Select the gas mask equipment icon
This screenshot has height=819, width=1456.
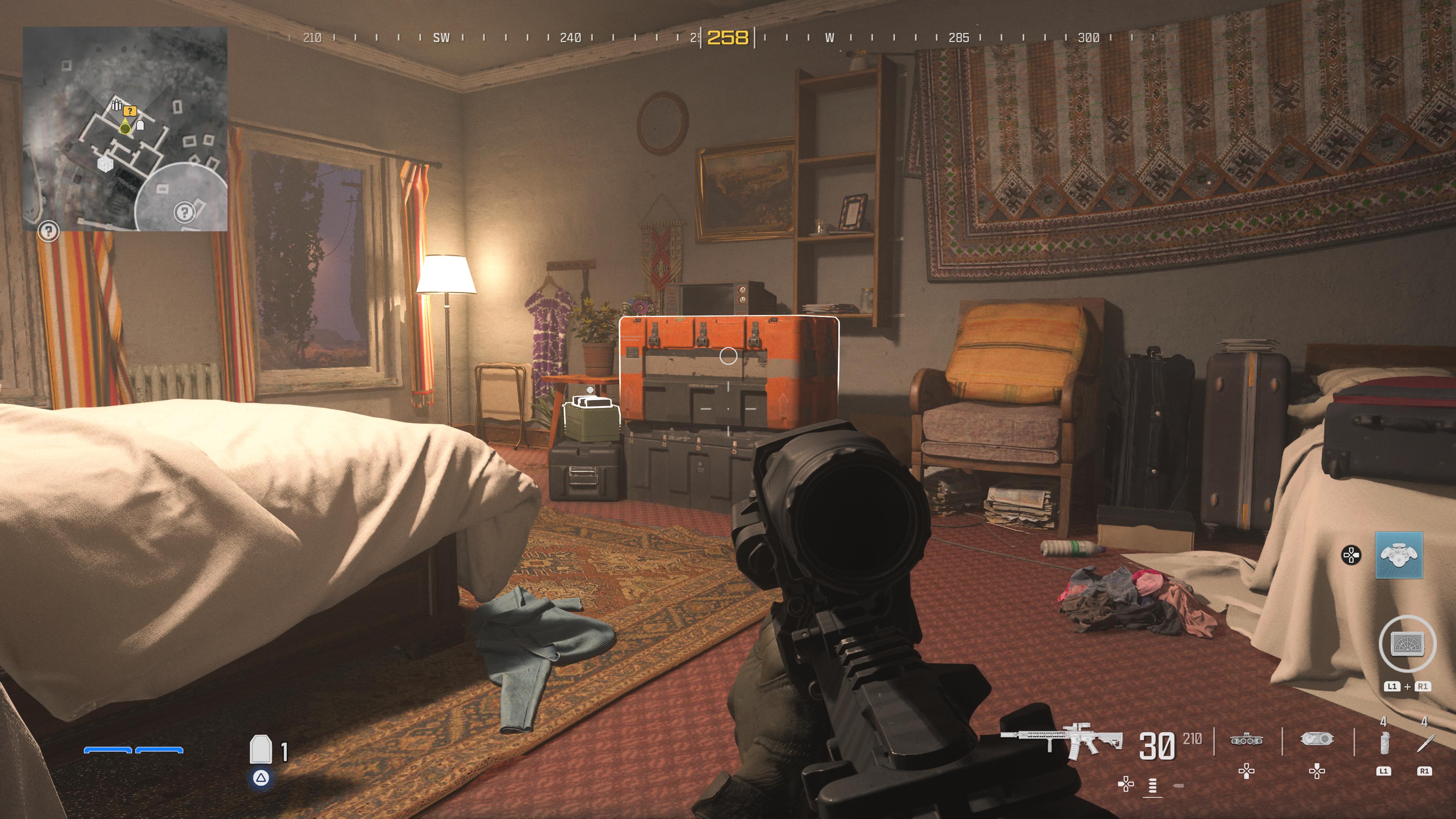click(x=1317, y=739)
